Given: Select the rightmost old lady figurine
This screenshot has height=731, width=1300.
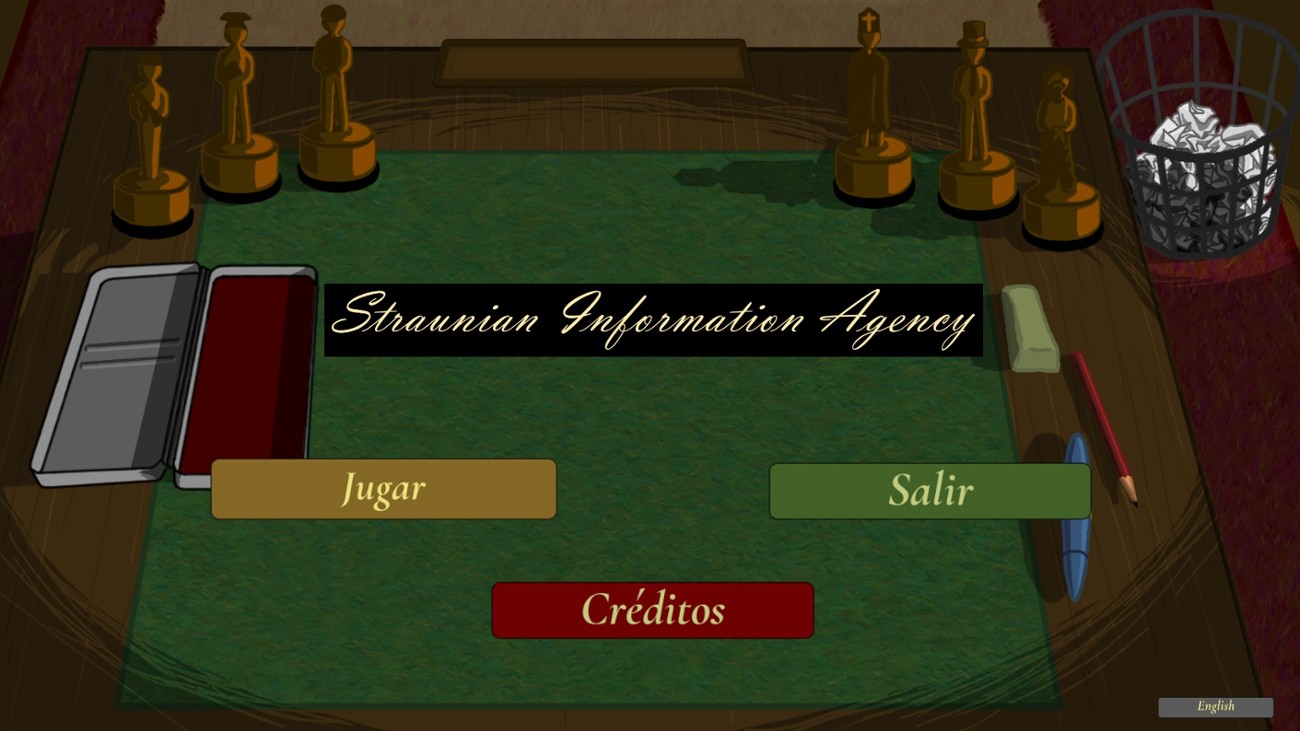Looking at the screenshot, I should (x=1058, y=130).
